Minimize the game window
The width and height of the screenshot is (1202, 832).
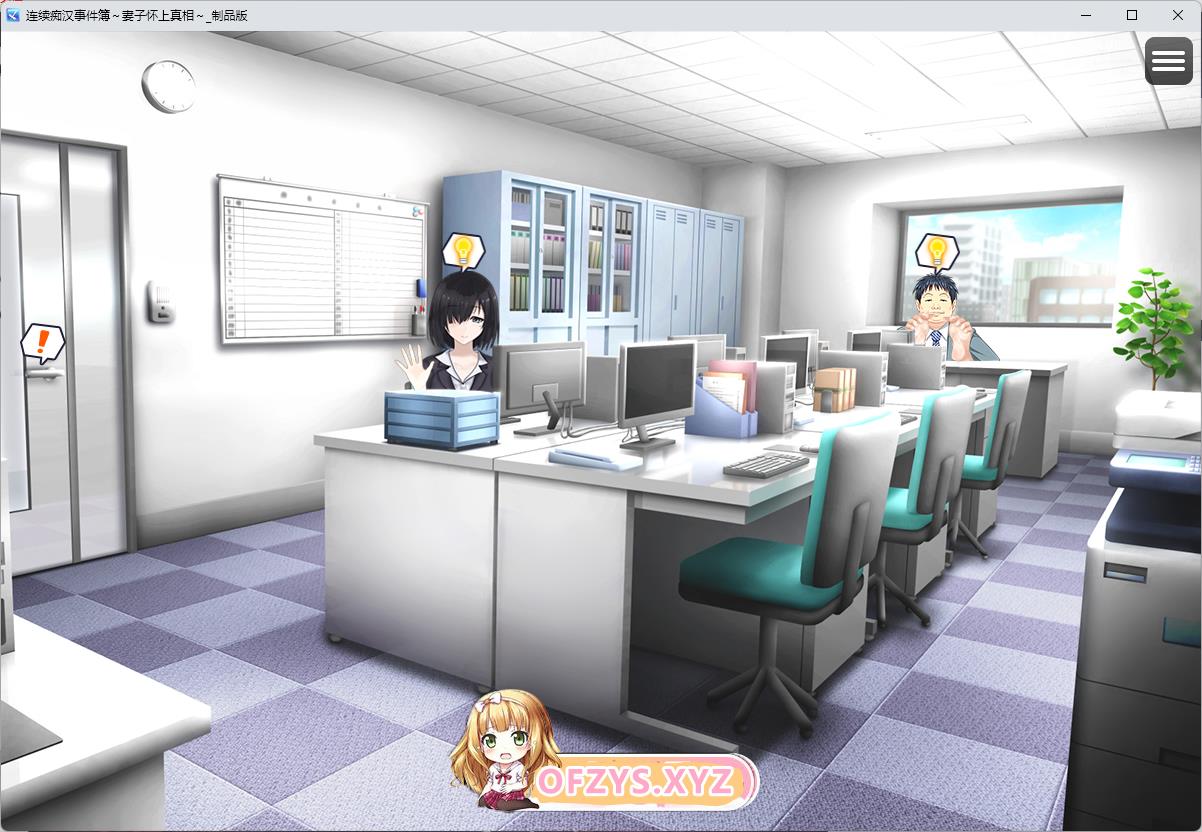(x=1086, y=15)
